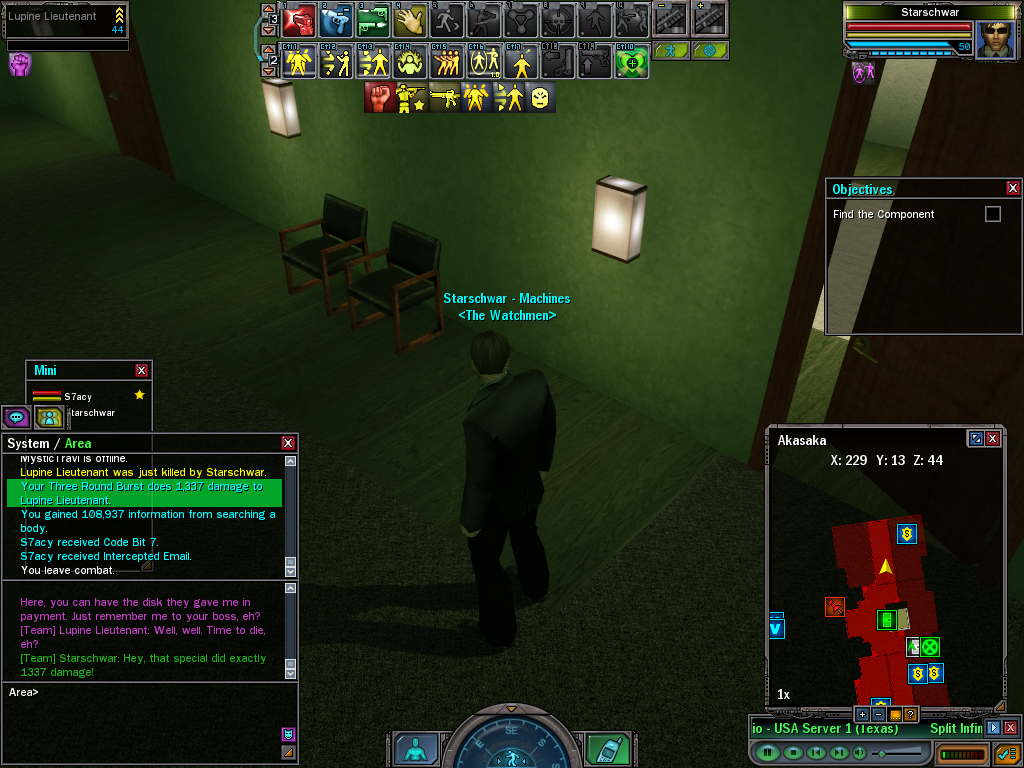The width and height of the screenshot is (1024, 768).
Task: Zoom in the Akasaka map
Action: tap(862, 714)
